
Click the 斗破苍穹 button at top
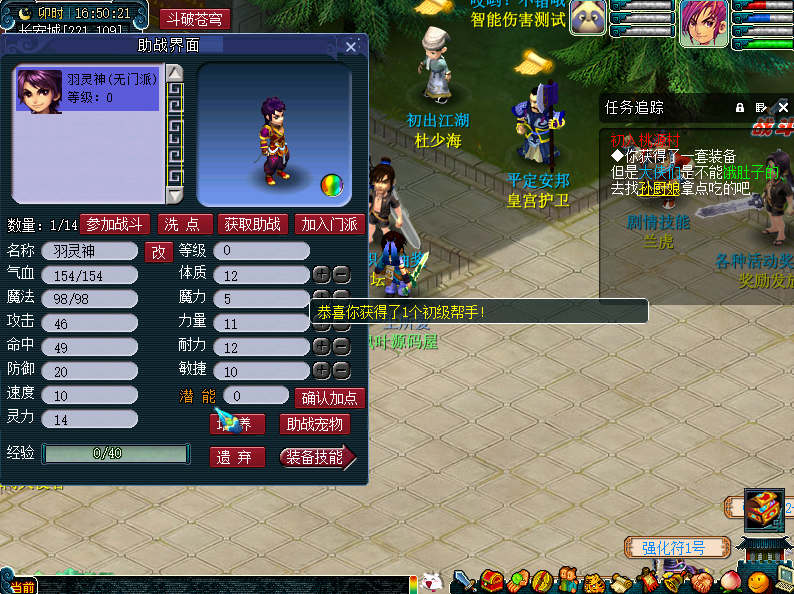(196, 19)
